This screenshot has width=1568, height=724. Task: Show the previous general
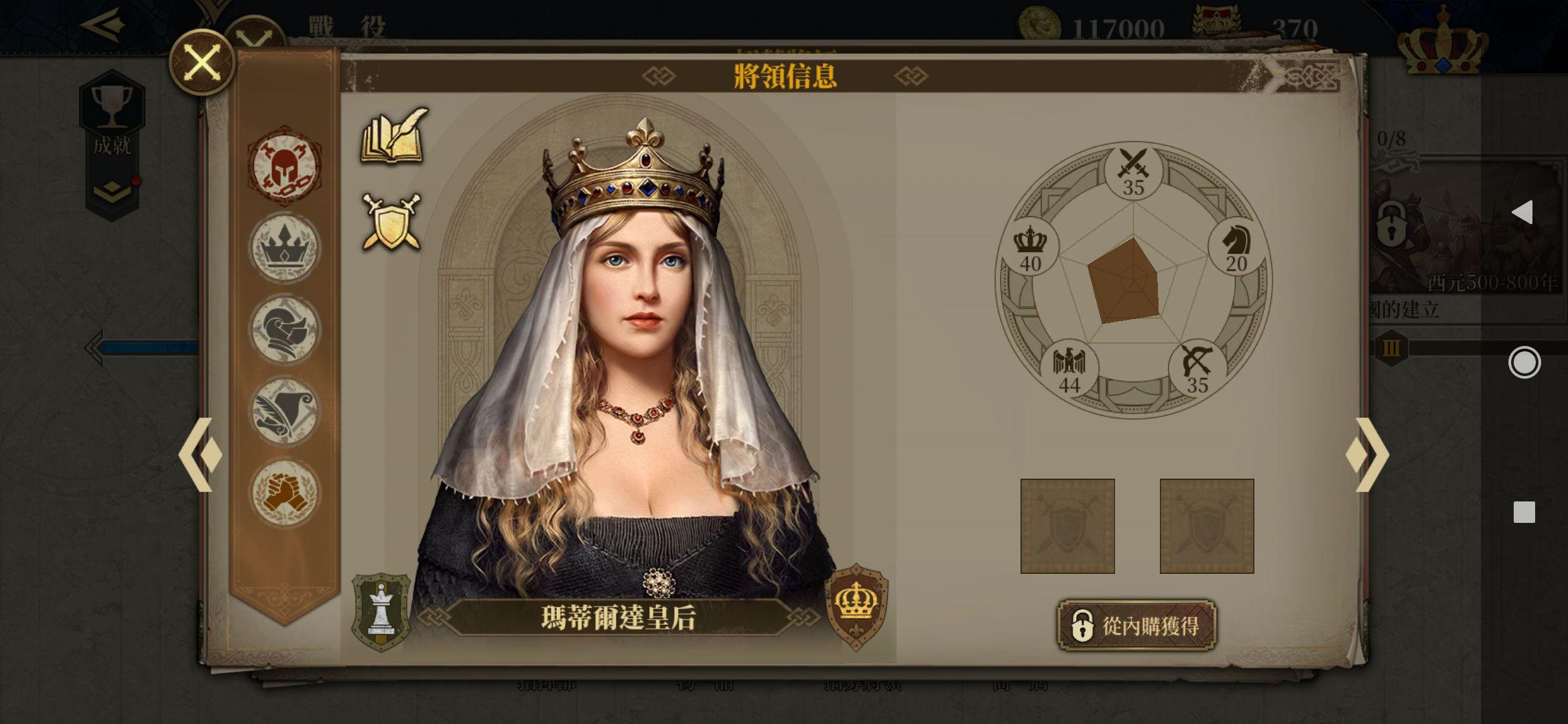click(200, 455)
